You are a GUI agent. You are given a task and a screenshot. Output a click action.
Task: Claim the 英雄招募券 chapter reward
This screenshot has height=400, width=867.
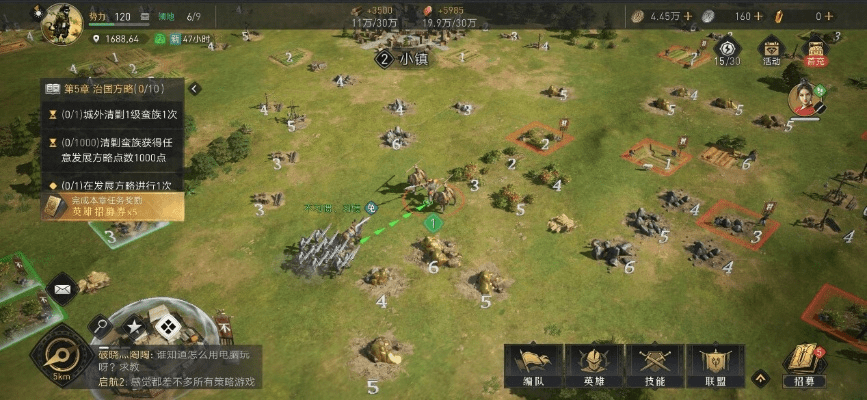(x=112, y=206)
